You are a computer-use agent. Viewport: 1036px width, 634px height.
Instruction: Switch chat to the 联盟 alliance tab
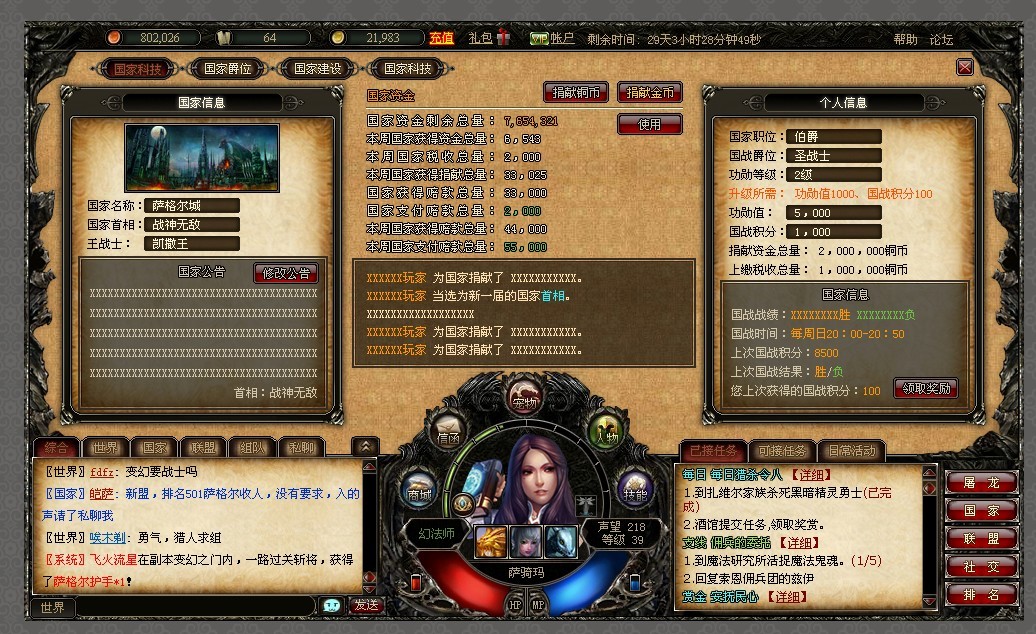[x=204, y=447]
